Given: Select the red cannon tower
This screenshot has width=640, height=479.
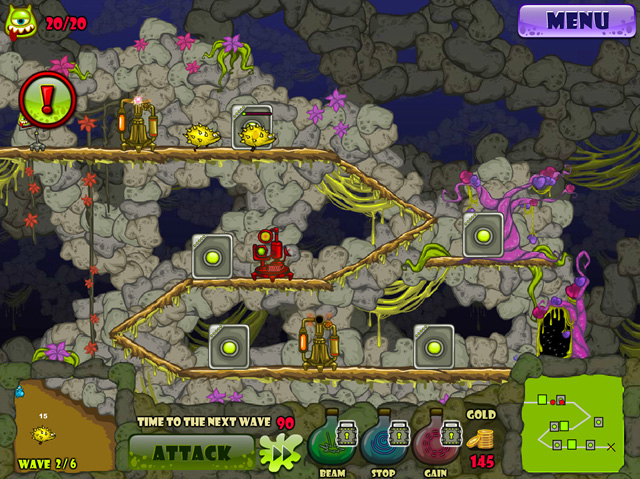Looking at the screenshot, I should coord(269,253).
